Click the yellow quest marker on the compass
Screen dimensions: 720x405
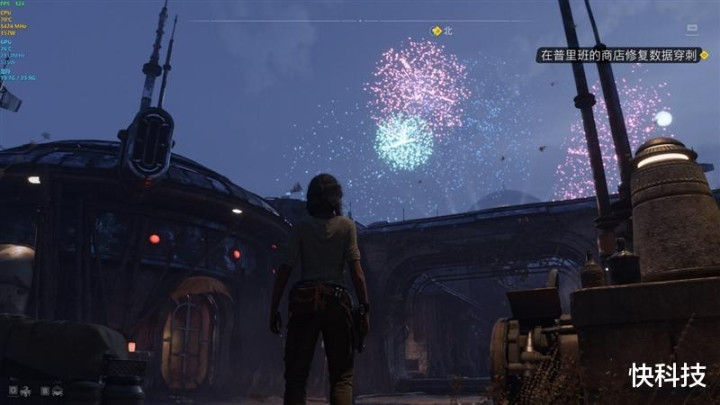pos(437,31)
